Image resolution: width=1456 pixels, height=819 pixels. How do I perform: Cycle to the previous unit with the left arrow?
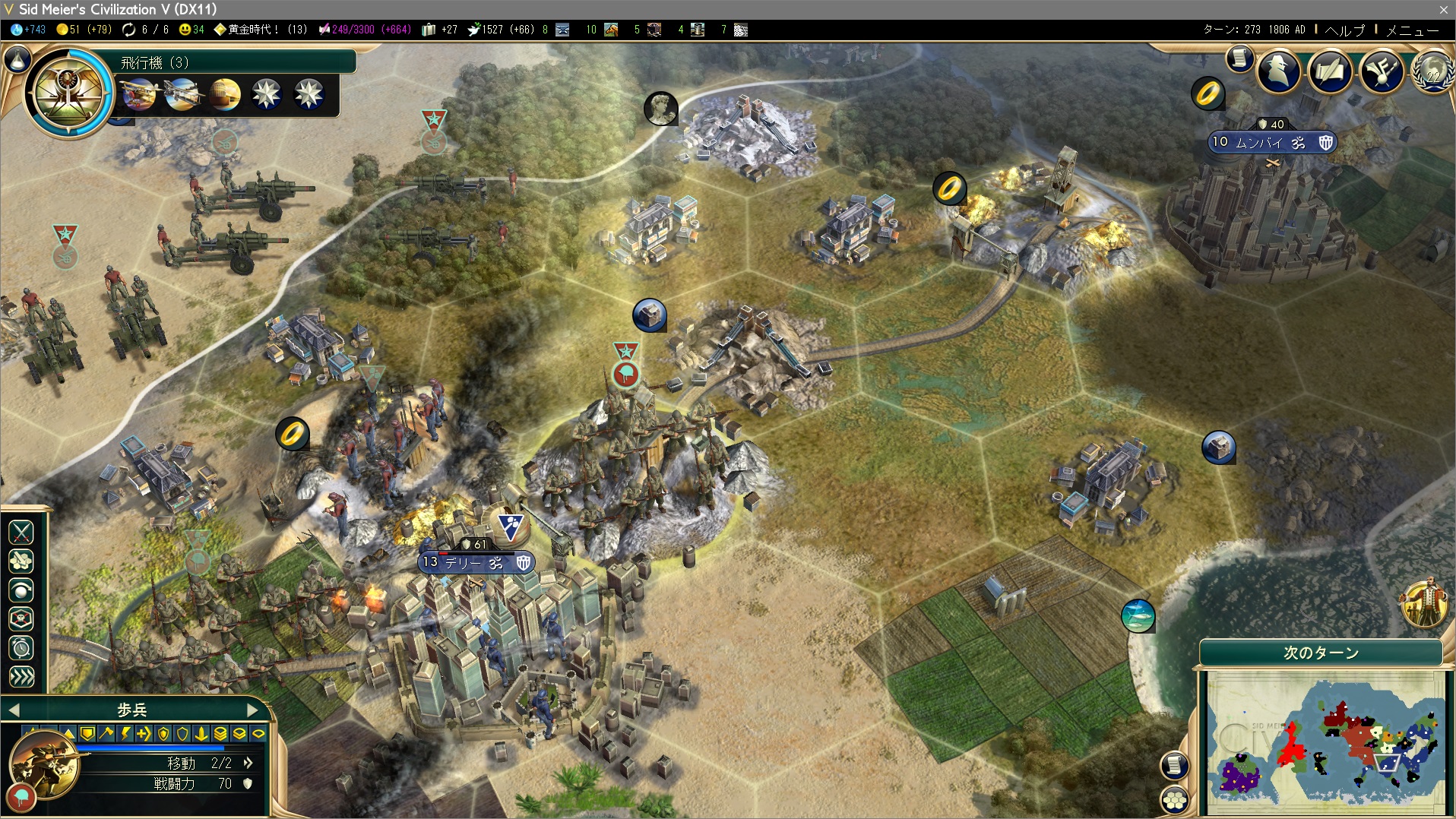(14, 710)
